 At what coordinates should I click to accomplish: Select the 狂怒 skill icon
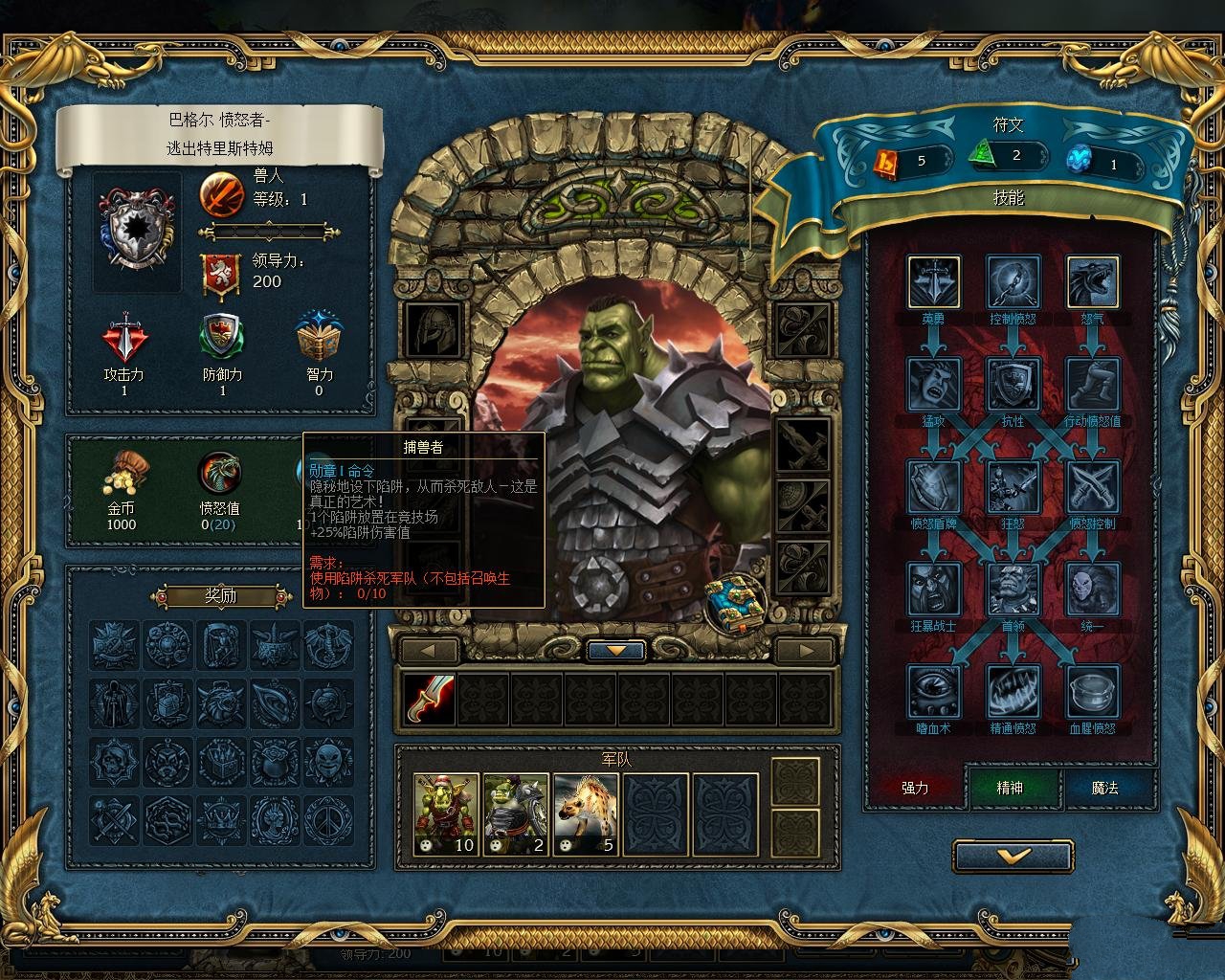[1013, 486]
